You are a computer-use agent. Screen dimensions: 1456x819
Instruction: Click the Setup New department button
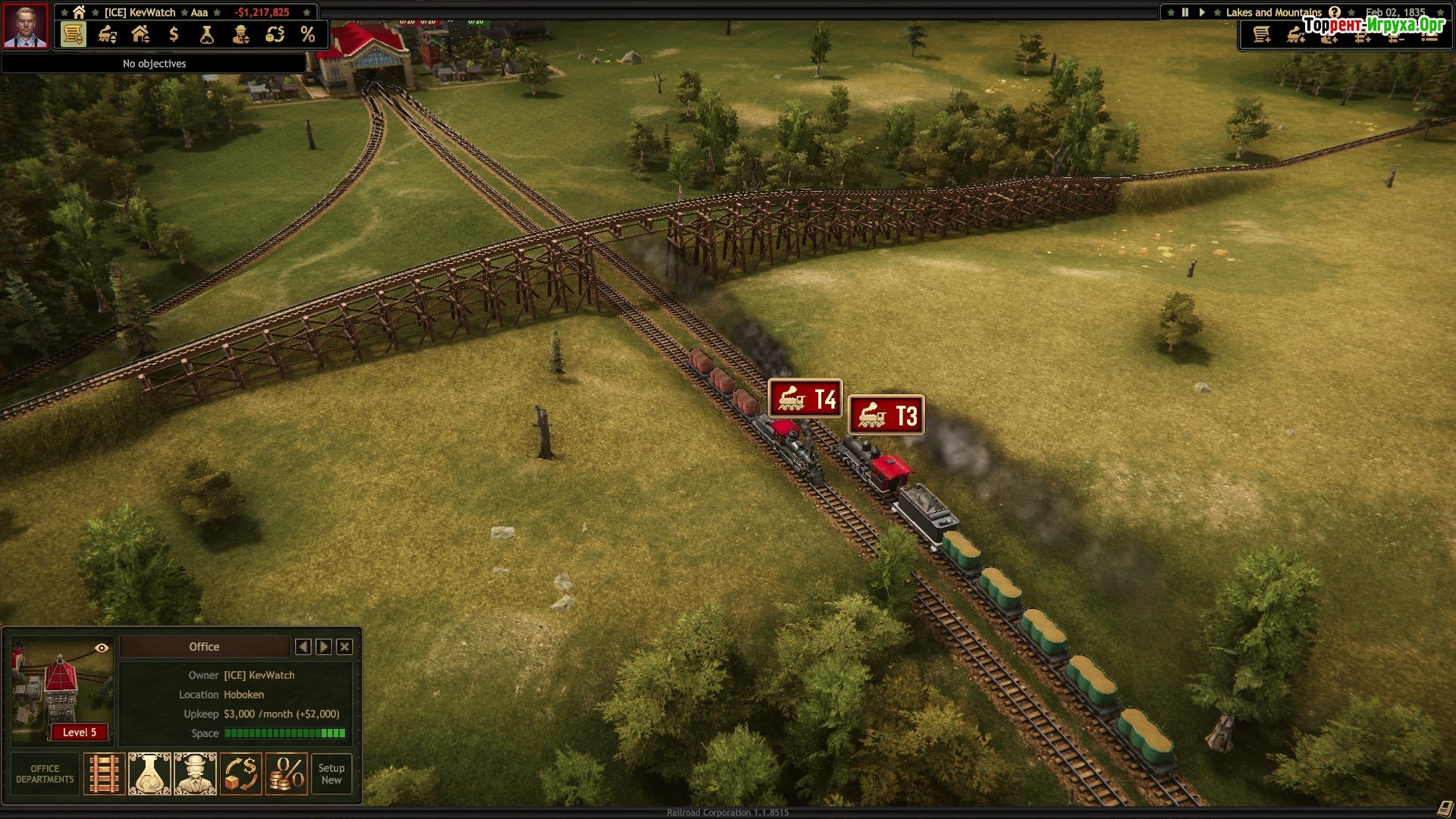pyautogui.click(x=331, y=773)
